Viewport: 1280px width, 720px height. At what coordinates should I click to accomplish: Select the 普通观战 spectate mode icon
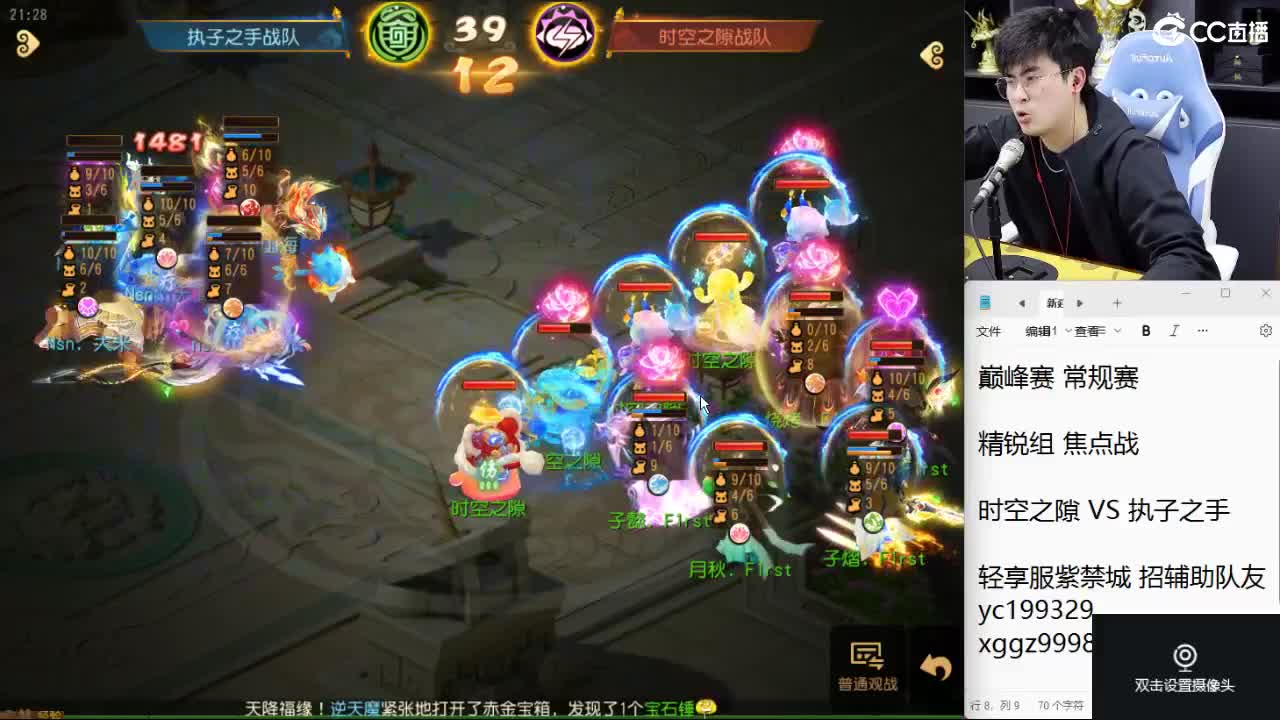[x=866, y=655]
